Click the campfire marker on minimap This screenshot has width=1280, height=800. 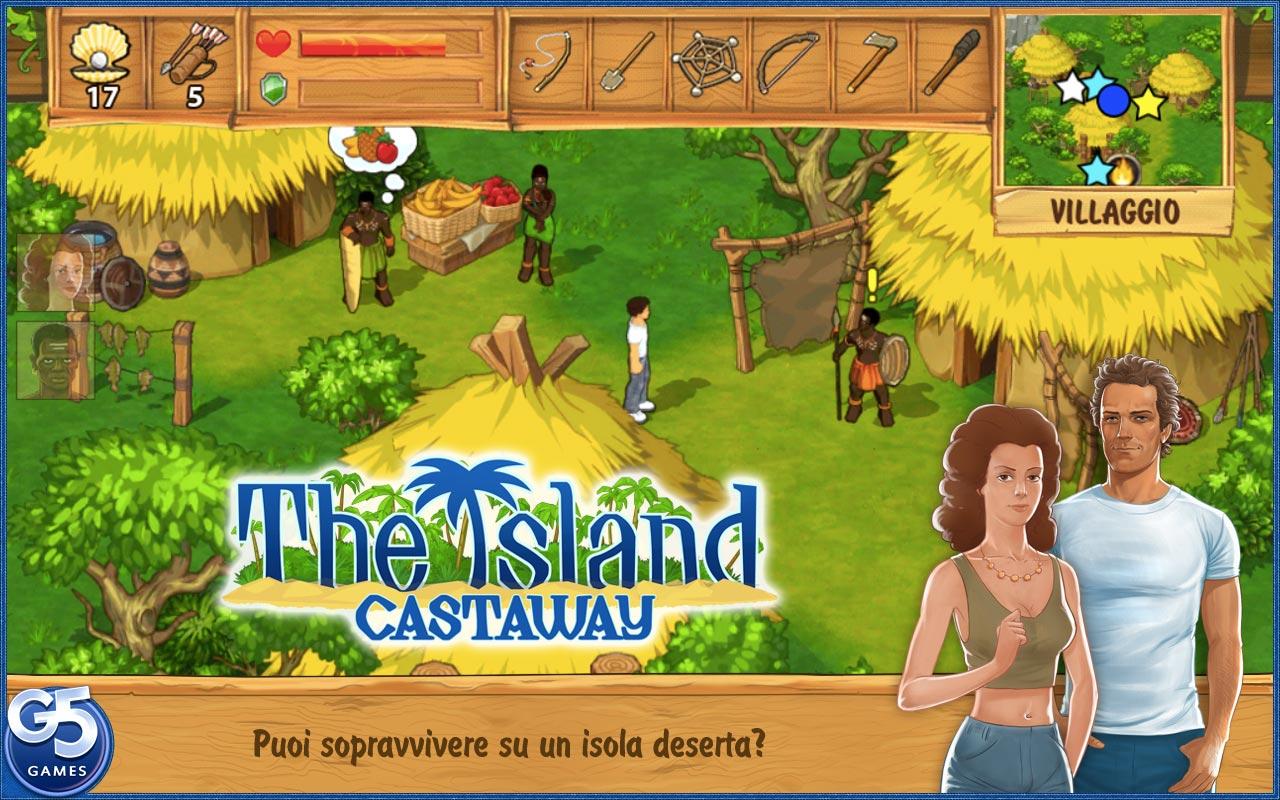(1124, 169)
